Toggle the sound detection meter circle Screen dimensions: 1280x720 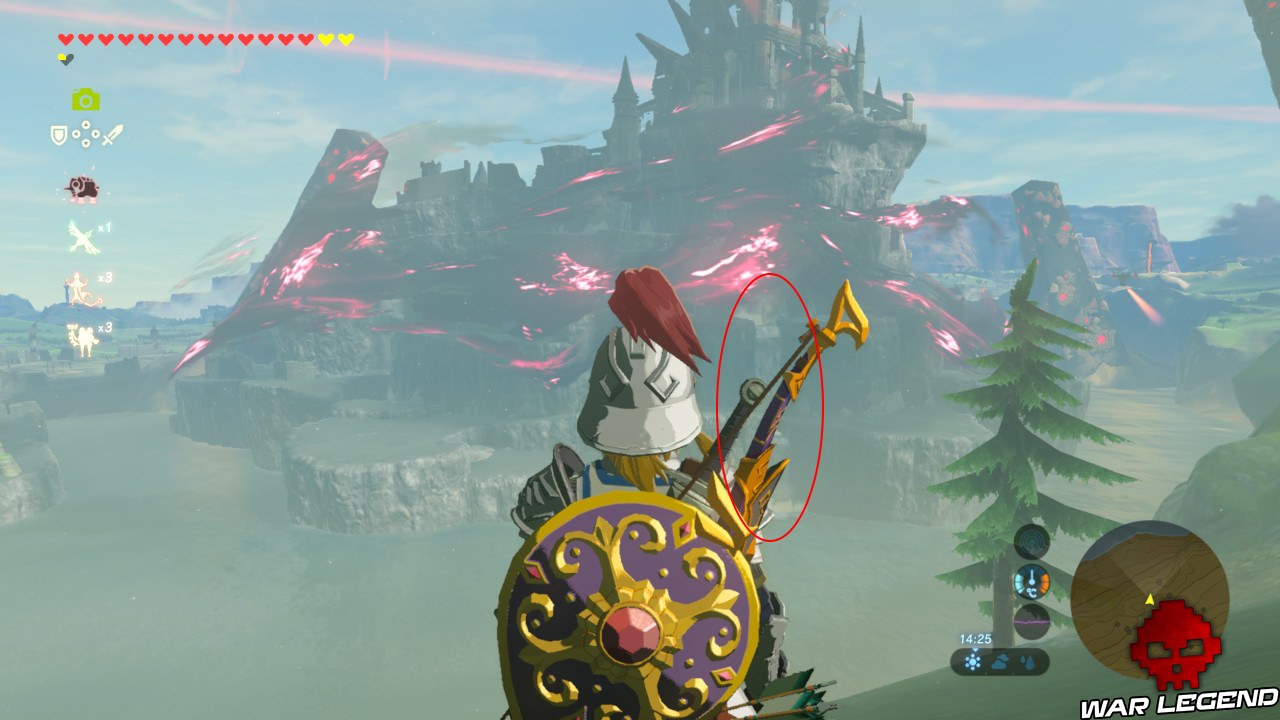click(x=1031, y=542)
